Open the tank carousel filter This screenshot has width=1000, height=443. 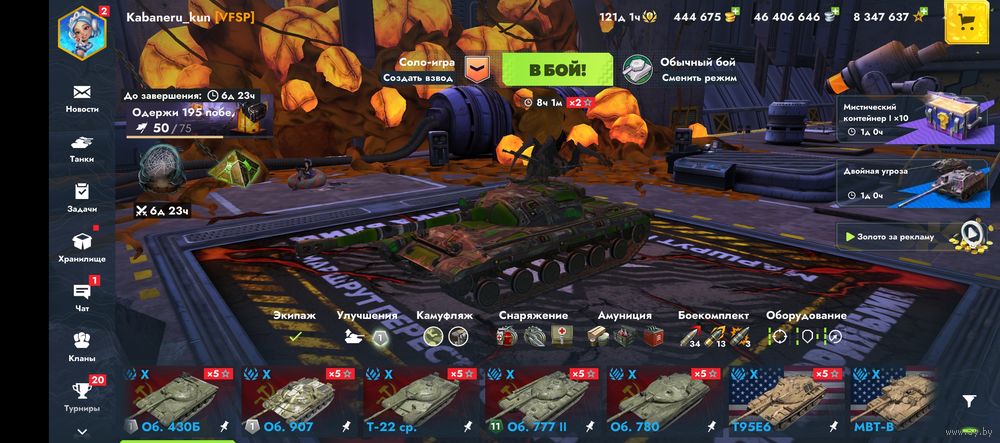click(968, 400)
